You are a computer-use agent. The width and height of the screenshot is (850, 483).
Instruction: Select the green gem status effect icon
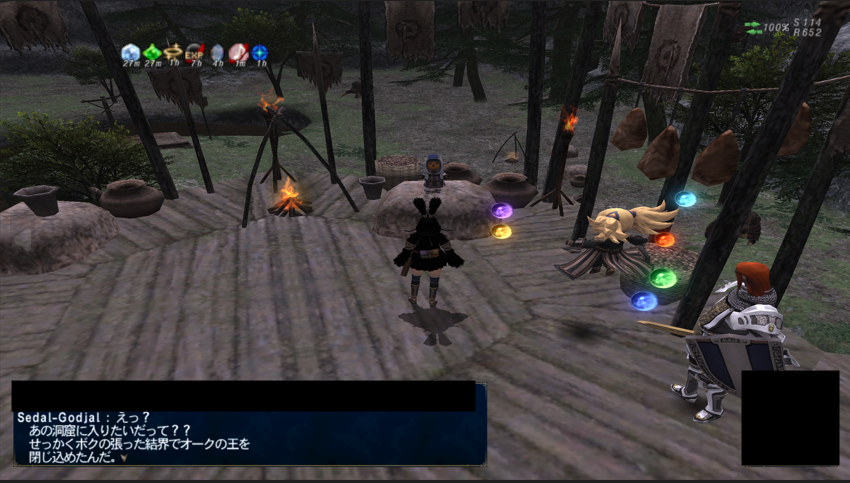point(152,52)
